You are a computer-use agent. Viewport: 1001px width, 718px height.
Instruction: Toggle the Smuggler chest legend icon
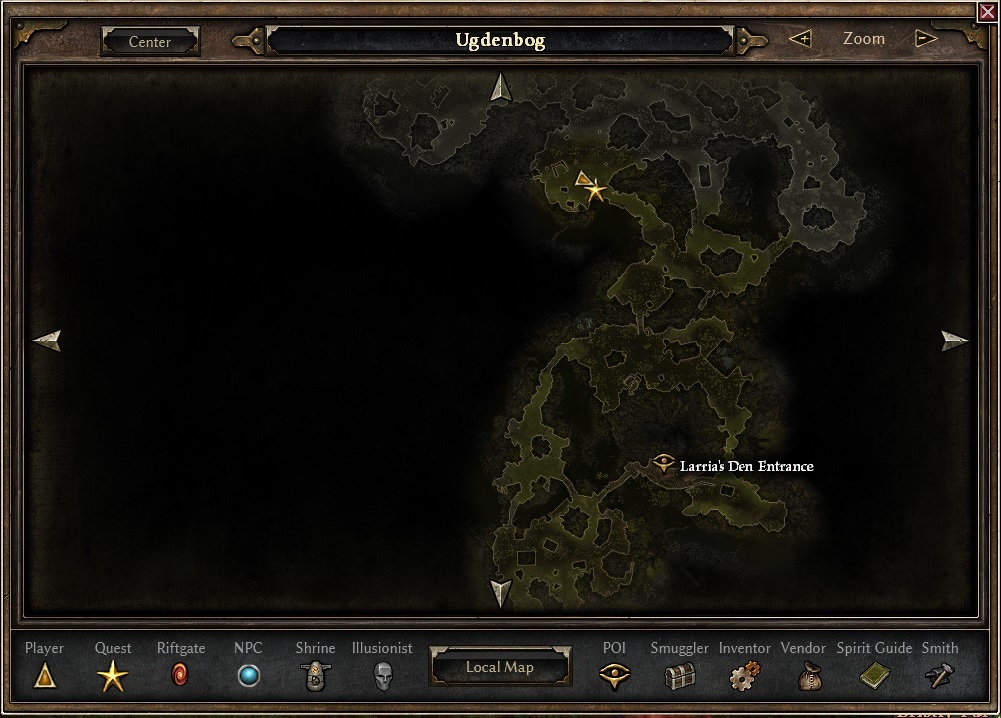(680, 676)
